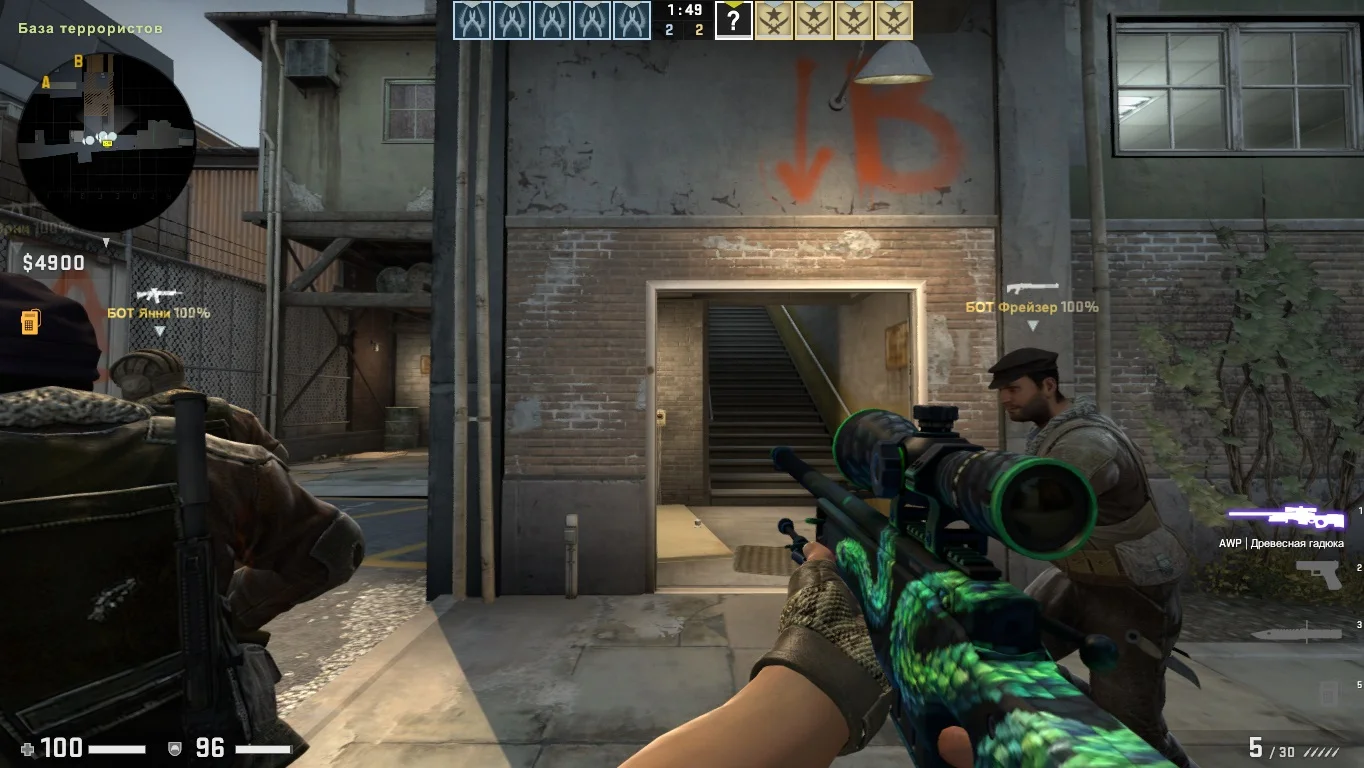The image size is (1364, 768).
Task: Click the orange C4 bomb carrier icon
Action: pyautogui.click(x=30, y=322)
